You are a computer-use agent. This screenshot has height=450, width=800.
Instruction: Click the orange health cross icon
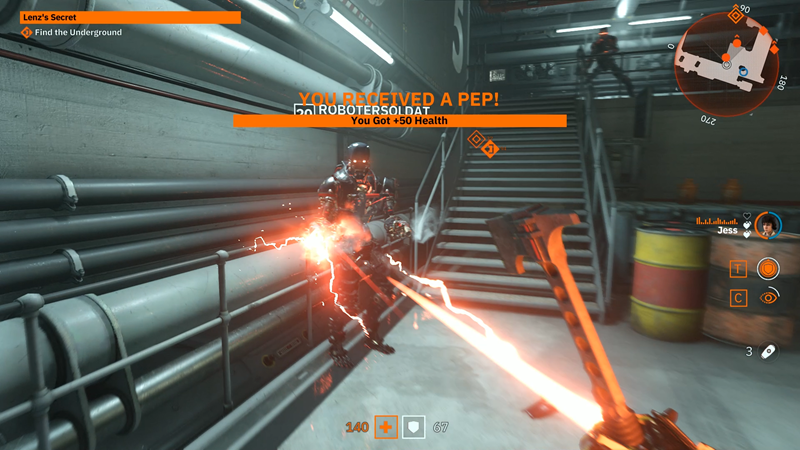tap(385, 428)
